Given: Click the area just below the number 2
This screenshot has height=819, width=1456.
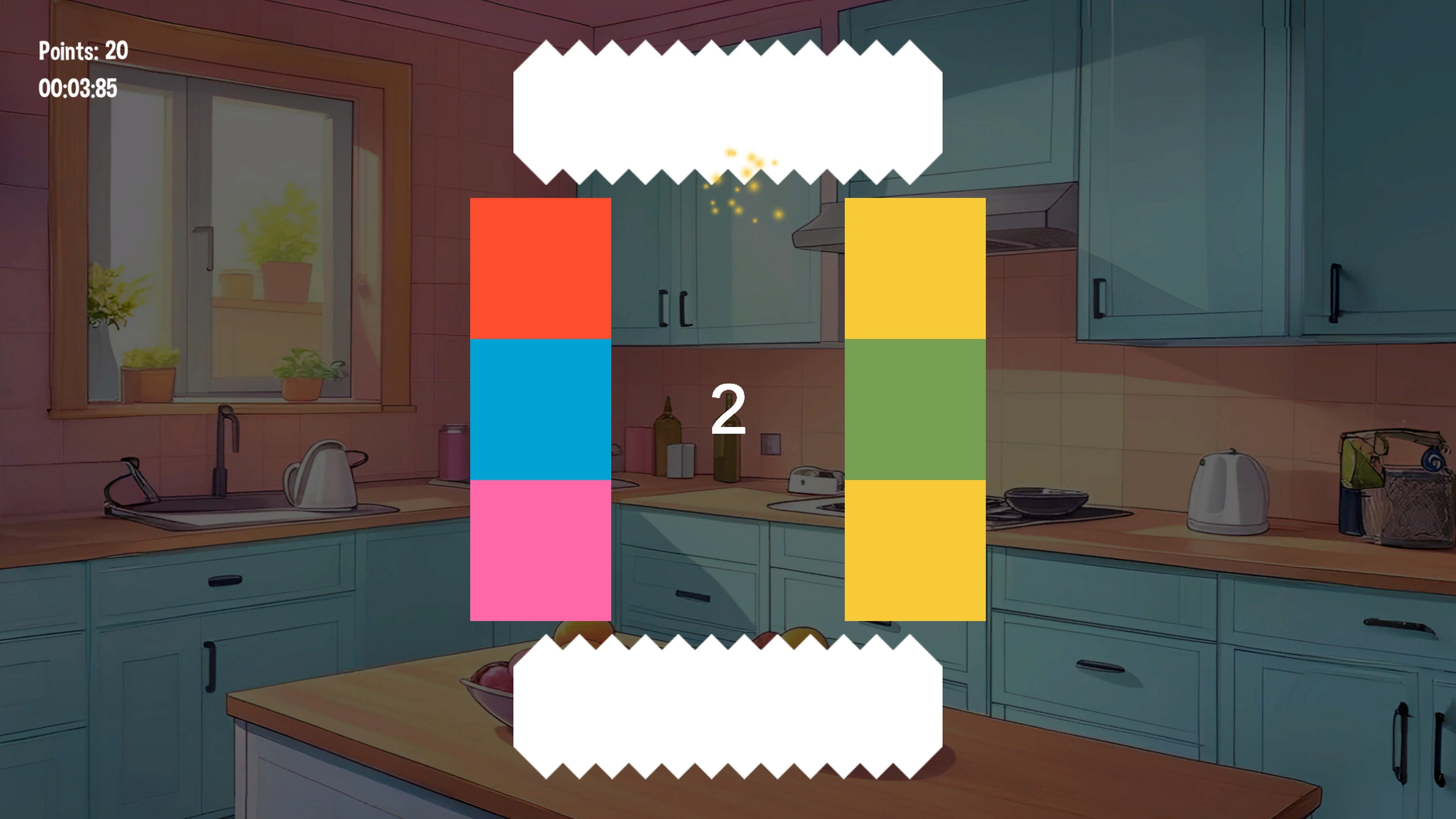Looking at the screenshot, I should tap(728, 469).
